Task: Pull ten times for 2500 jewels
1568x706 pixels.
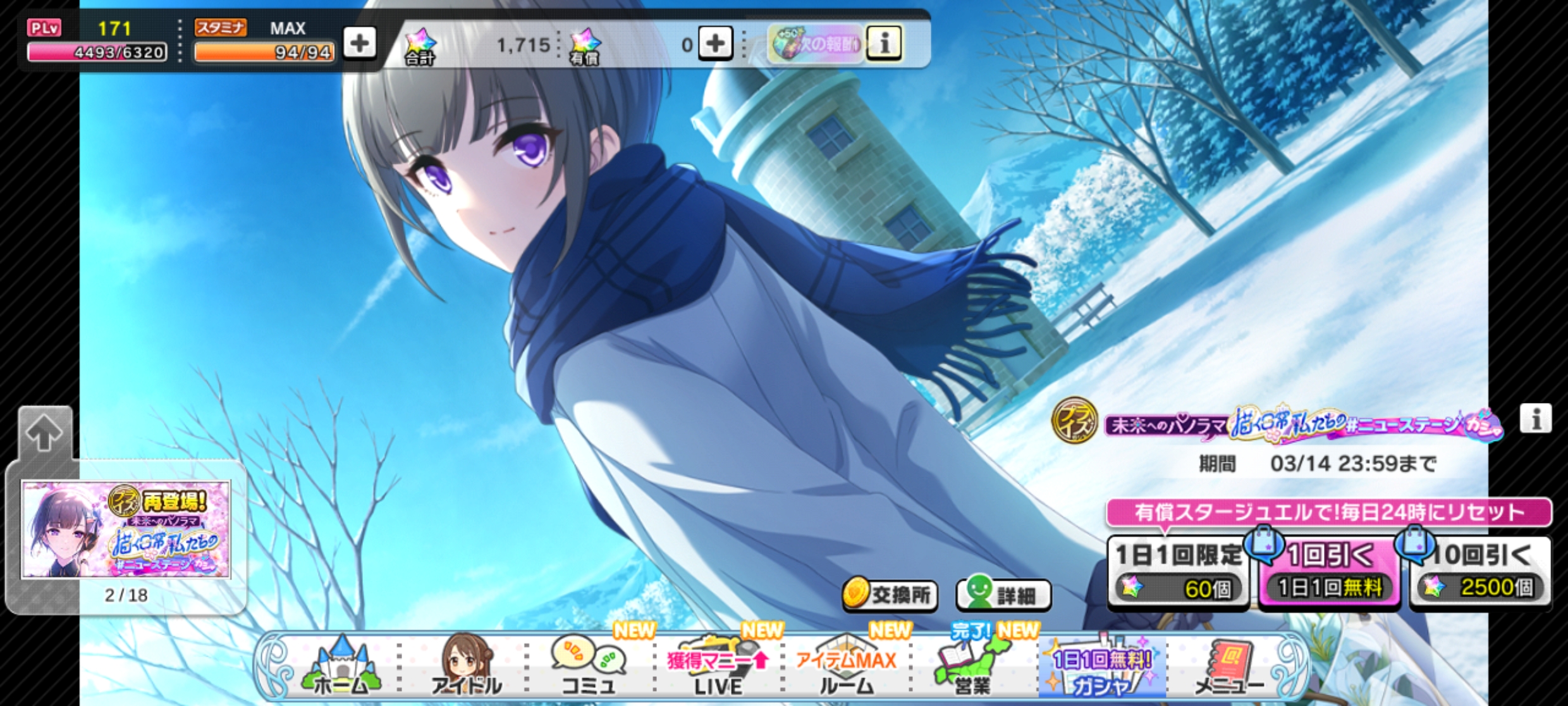Action: pos(1480,573)
